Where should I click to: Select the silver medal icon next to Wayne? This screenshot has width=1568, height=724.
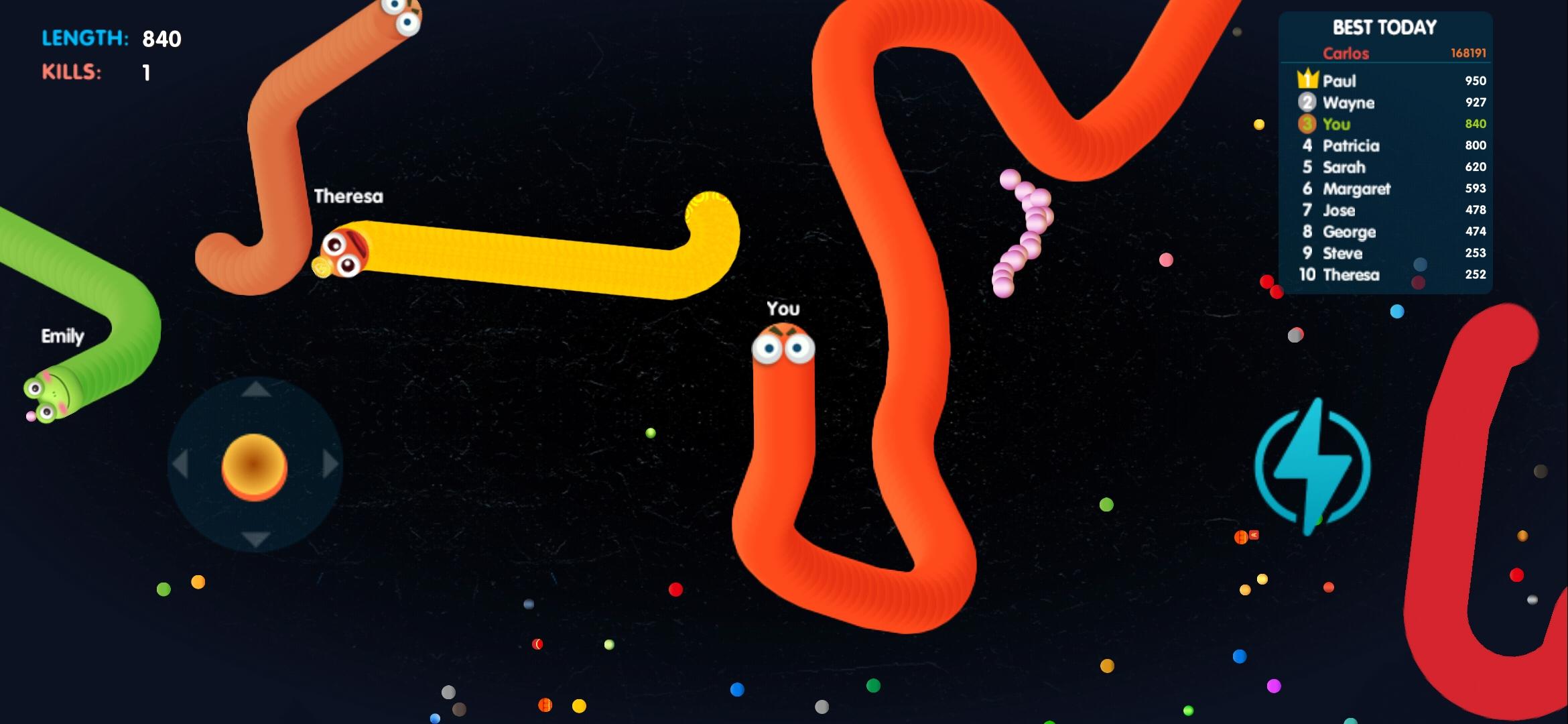tap(1306, 103)
